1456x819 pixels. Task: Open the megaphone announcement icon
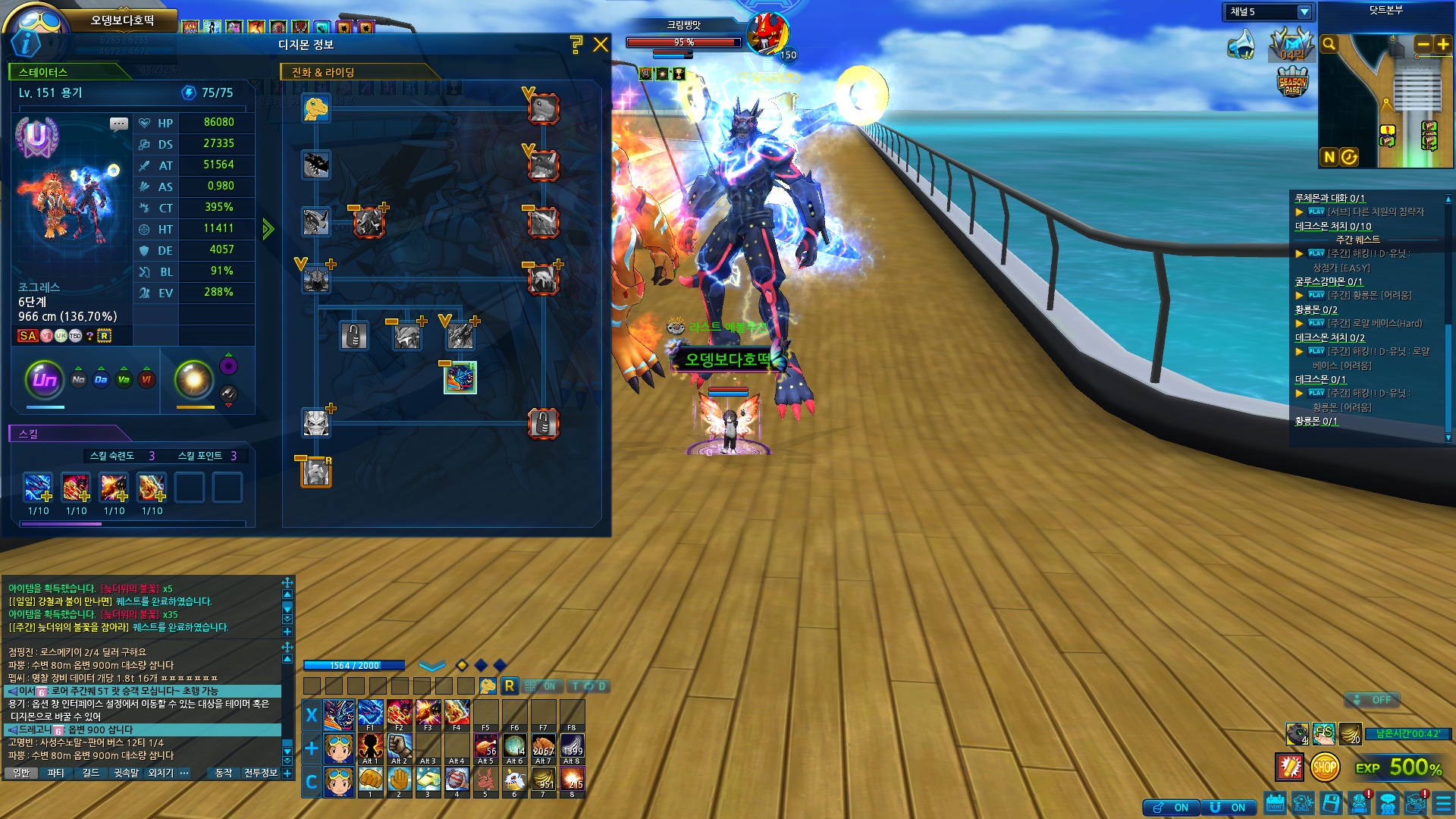click(x=1241, y=45)
